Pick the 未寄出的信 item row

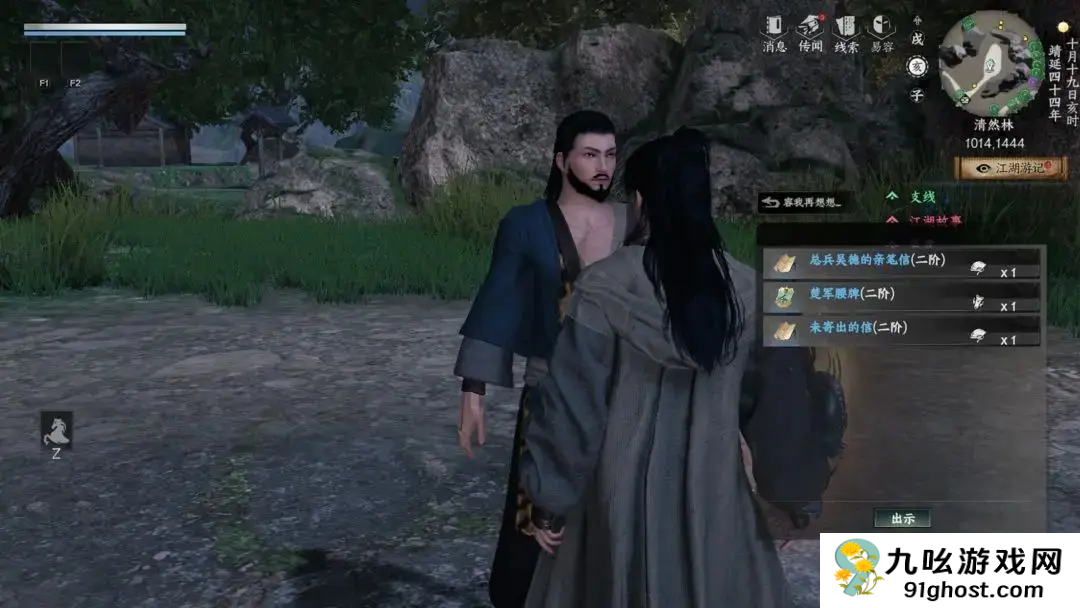tap(900, 330)
